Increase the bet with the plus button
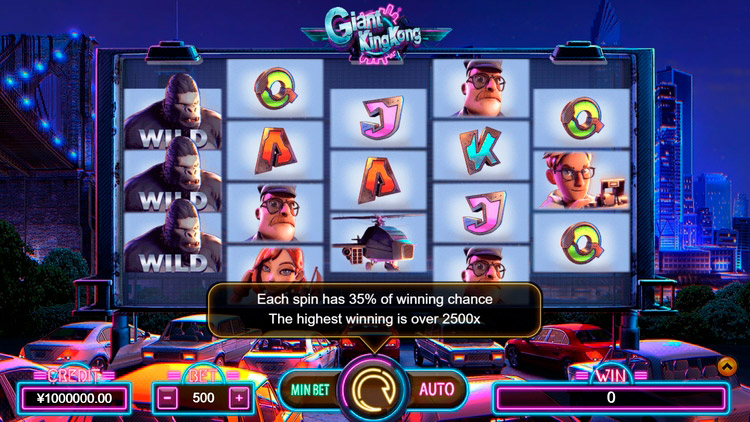750x422 pixels. point(238,396)
